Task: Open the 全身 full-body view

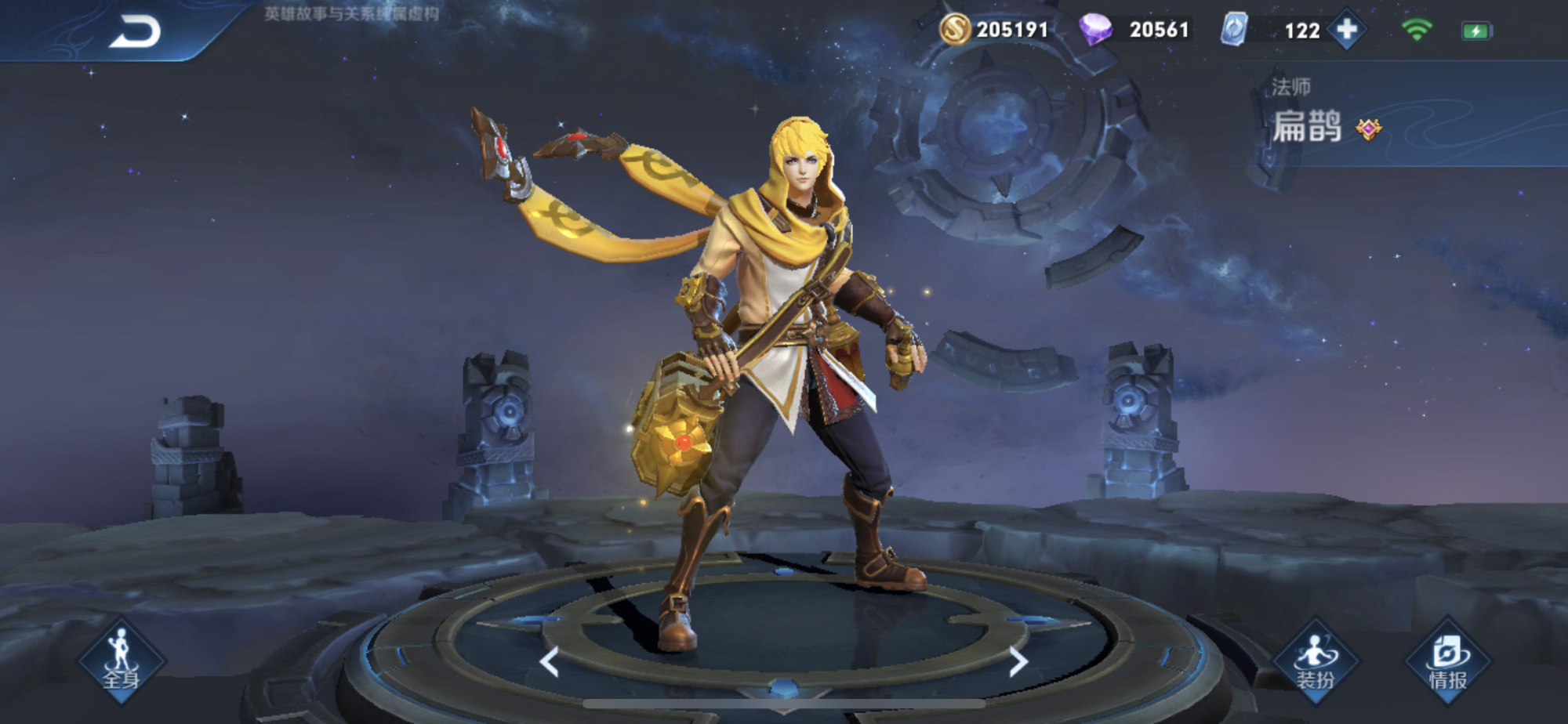Action: click(x=122, y=661)
